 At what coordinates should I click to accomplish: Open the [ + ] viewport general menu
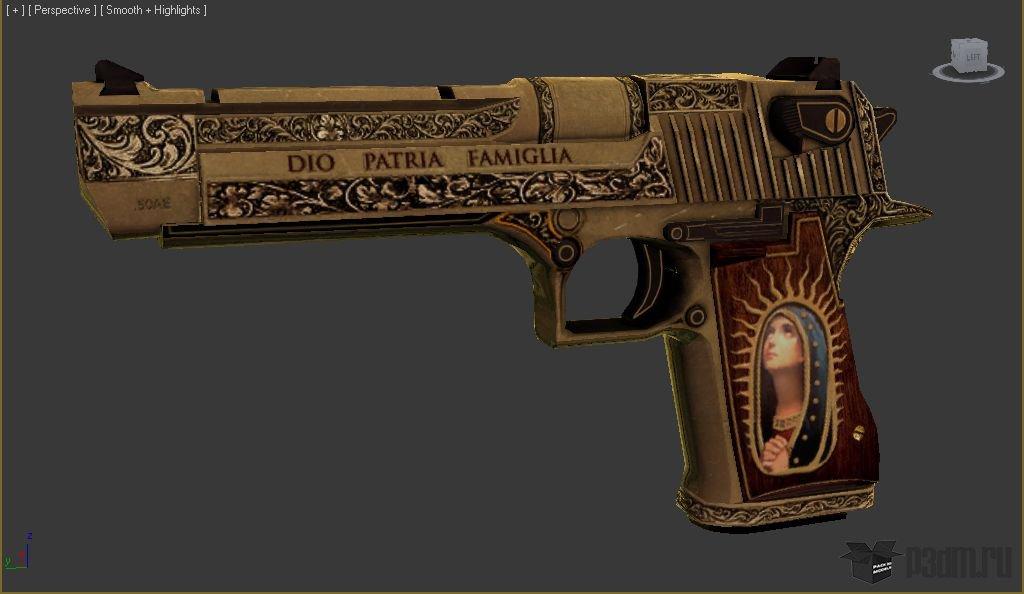click(15, 10)
